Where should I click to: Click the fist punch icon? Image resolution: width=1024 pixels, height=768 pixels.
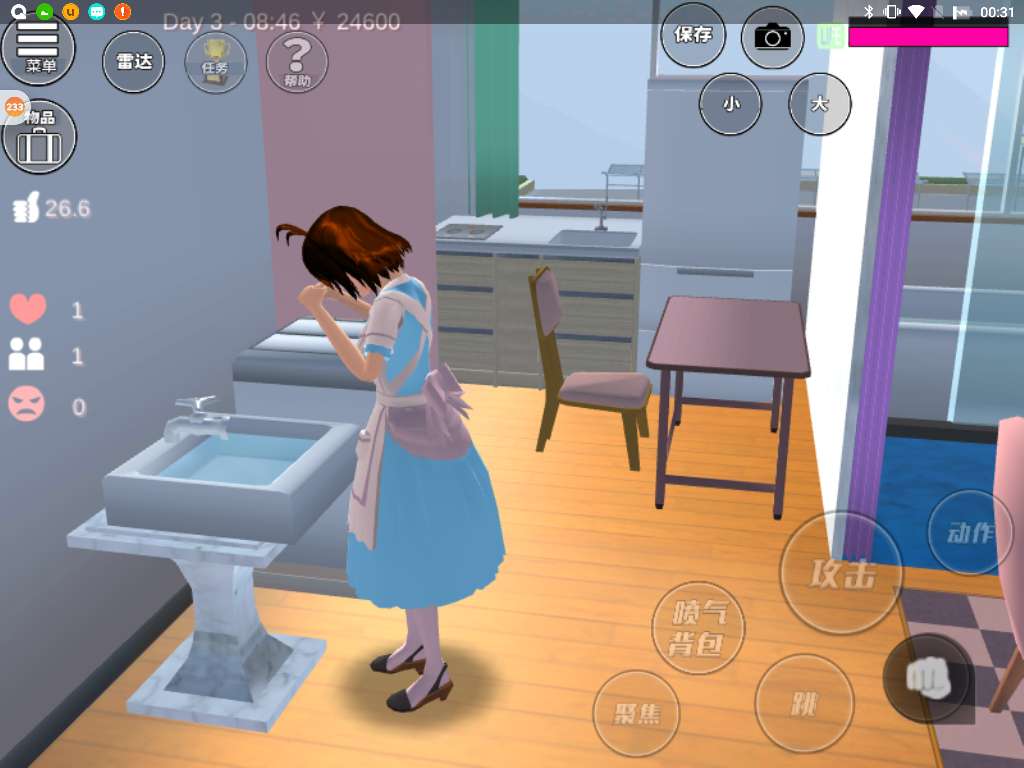pos(926,677)
